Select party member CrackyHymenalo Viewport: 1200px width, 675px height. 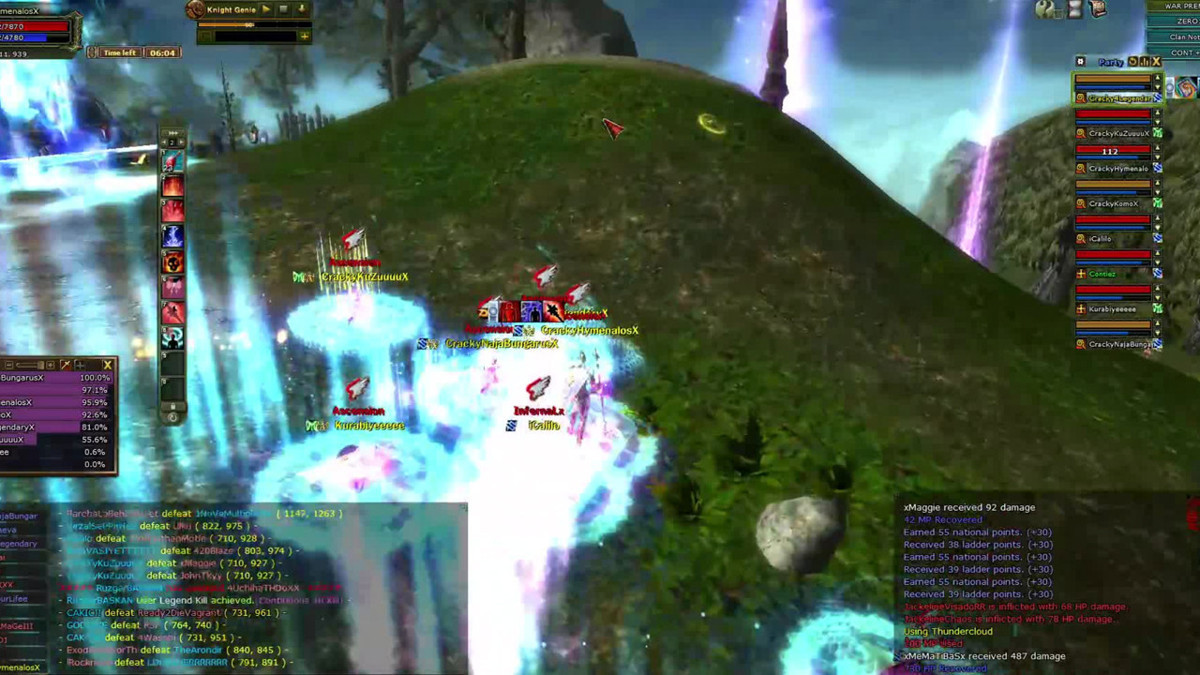[x=1118, y=169]
